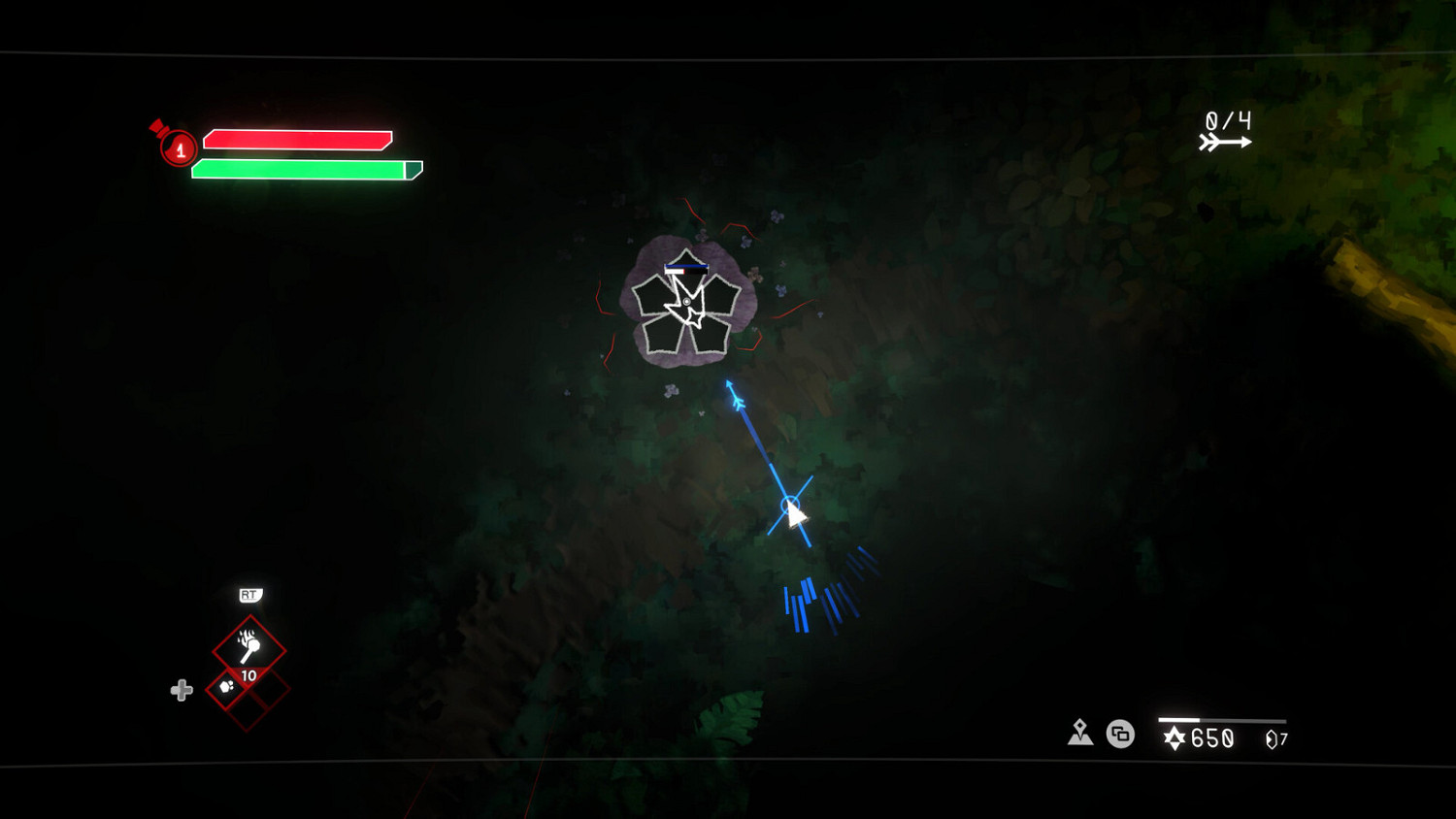Click the star currency icon beside 650

[1175, 738]
